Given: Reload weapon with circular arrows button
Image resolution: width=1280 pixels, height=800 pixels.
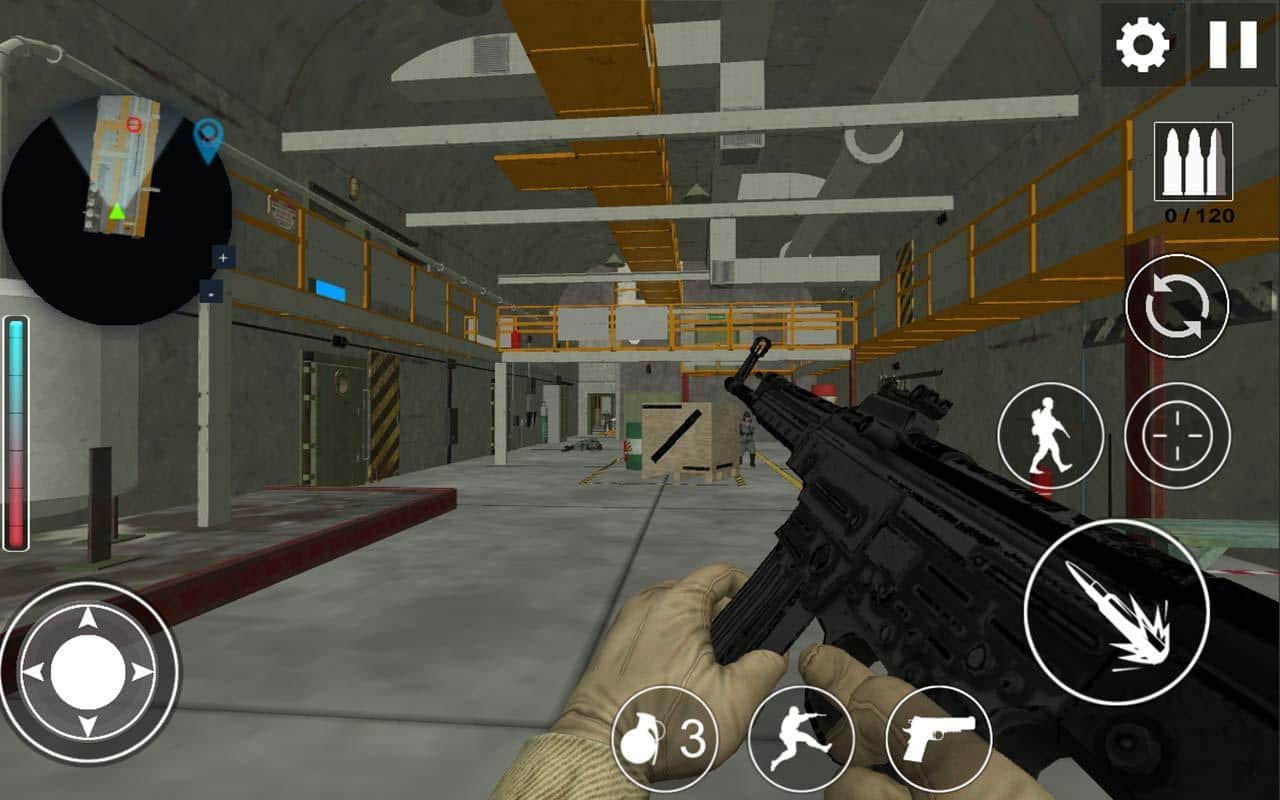Looking at the screenshot, I should [1177, 307].
